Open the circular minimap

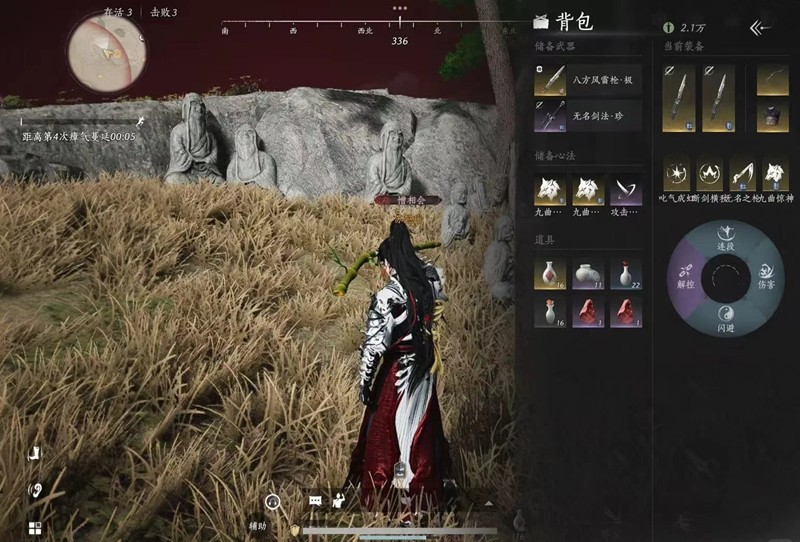coord(106,51)
